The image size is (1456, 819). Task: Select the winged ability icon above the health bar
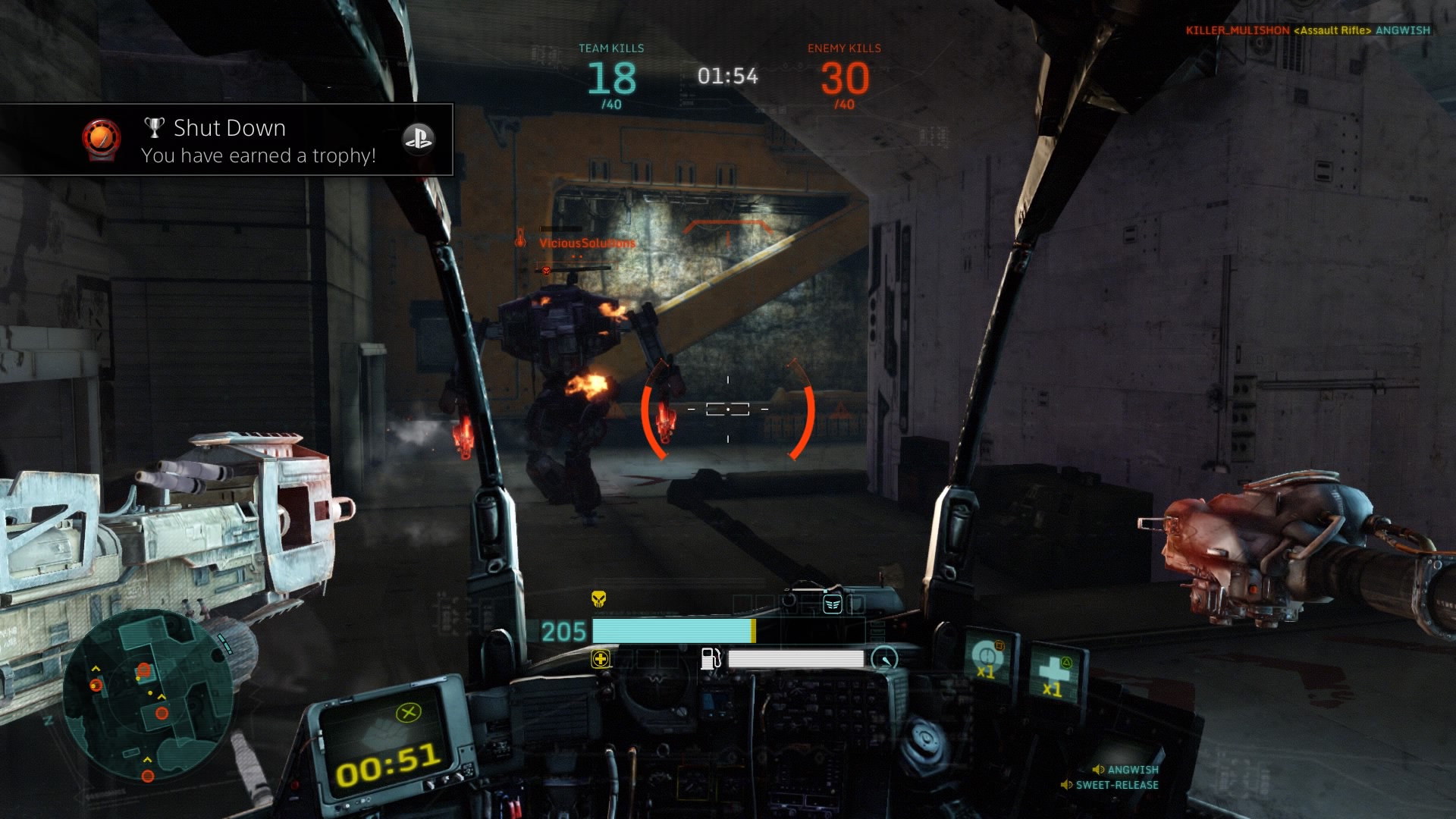point(843,604)
